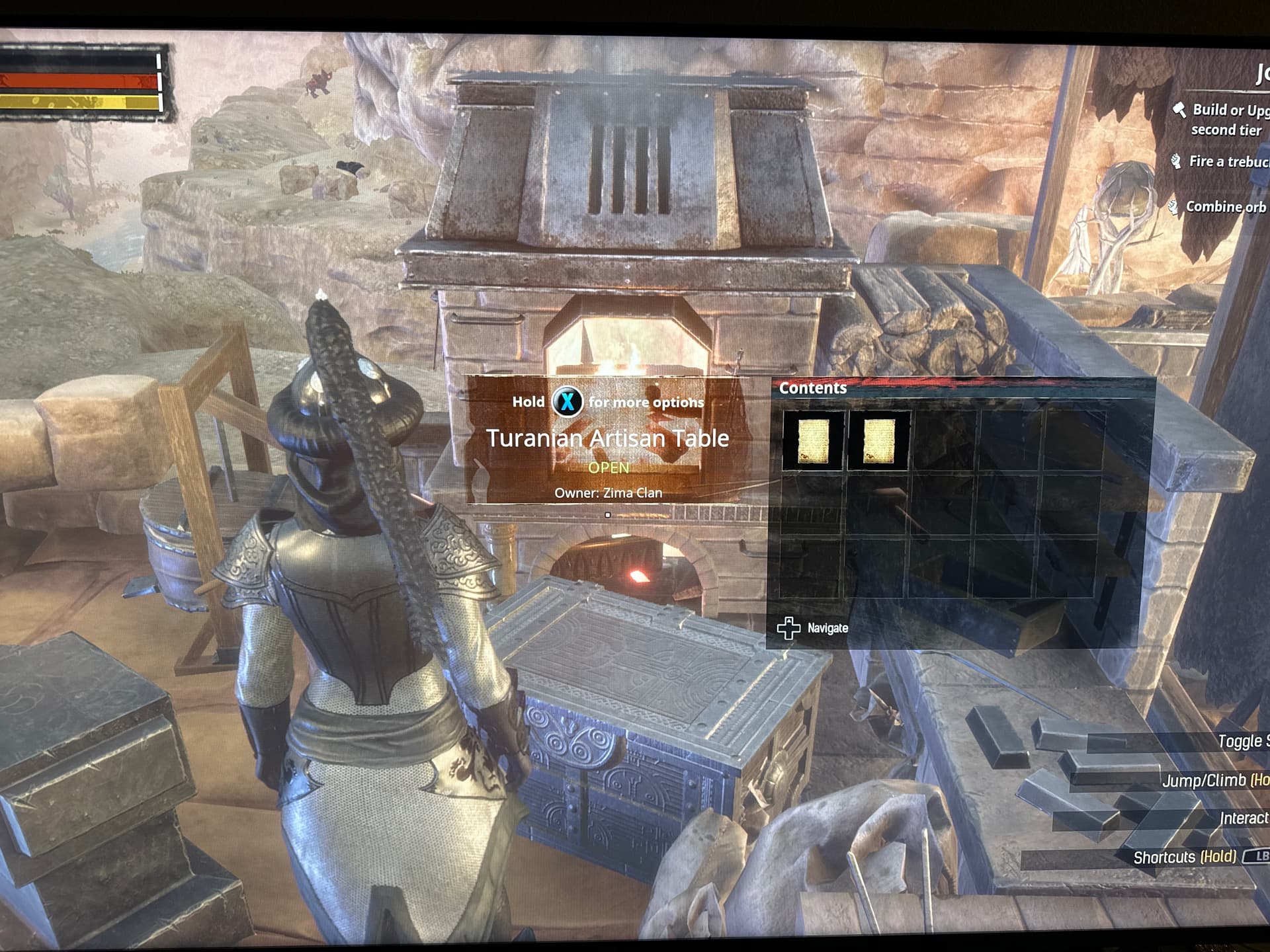Viewport: 1270px width, 952px height.
Task: Select the second scroll item in Contents
Action: tap(878, 442)
